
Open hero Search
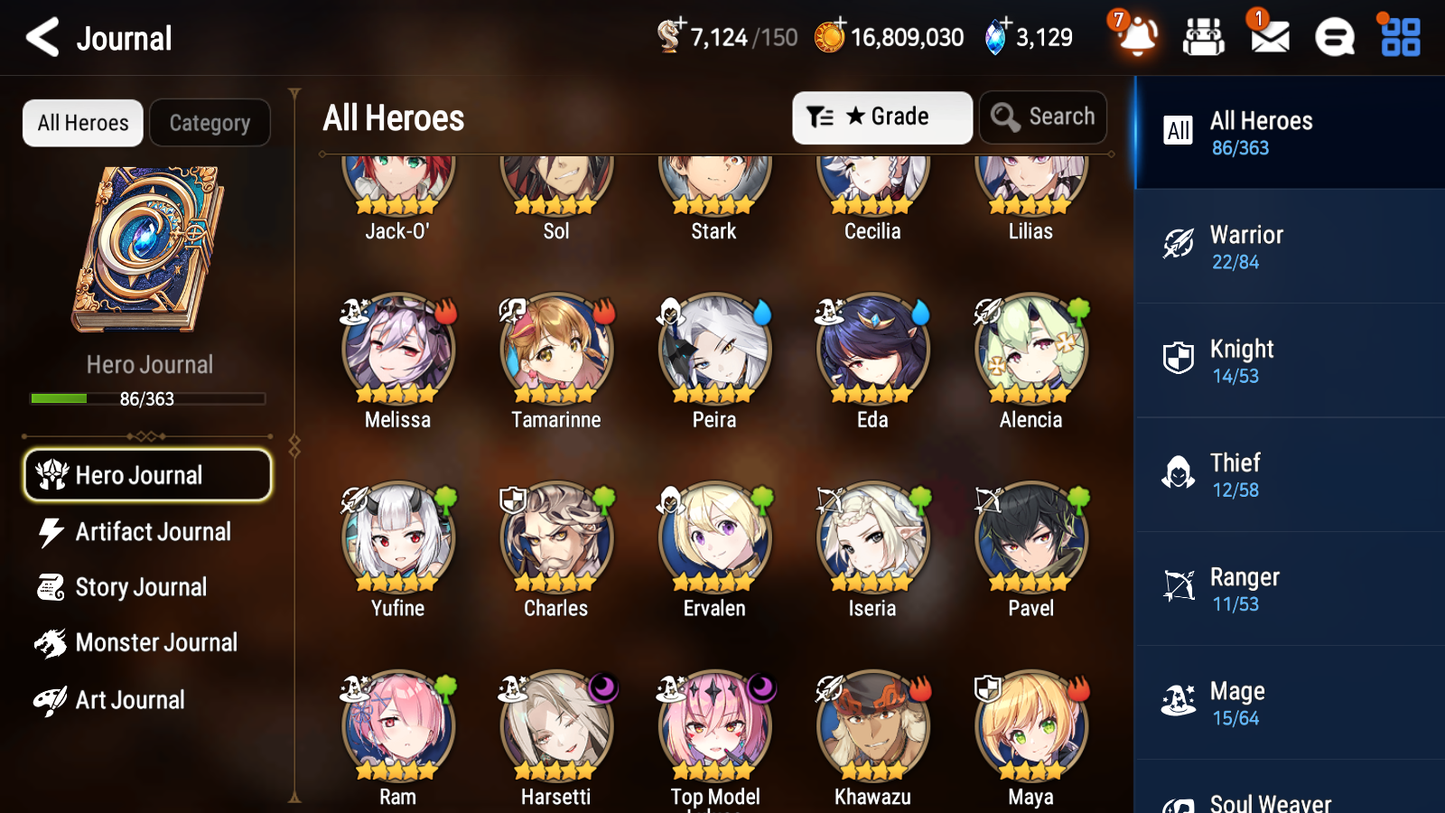point(1043,117)
